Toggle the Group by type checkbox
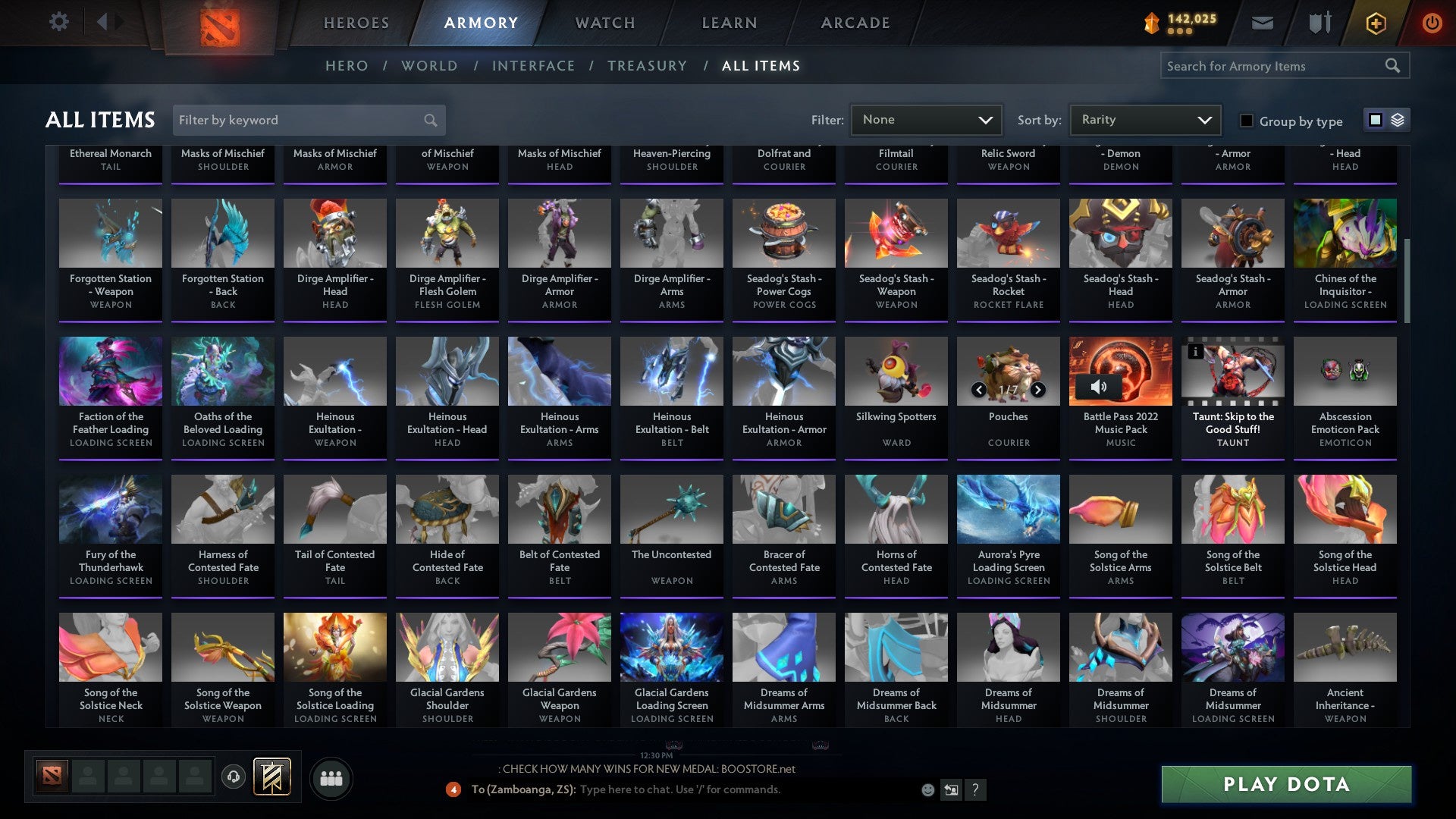Viewport: 1456px width, 819px height. coord(1246,121)
